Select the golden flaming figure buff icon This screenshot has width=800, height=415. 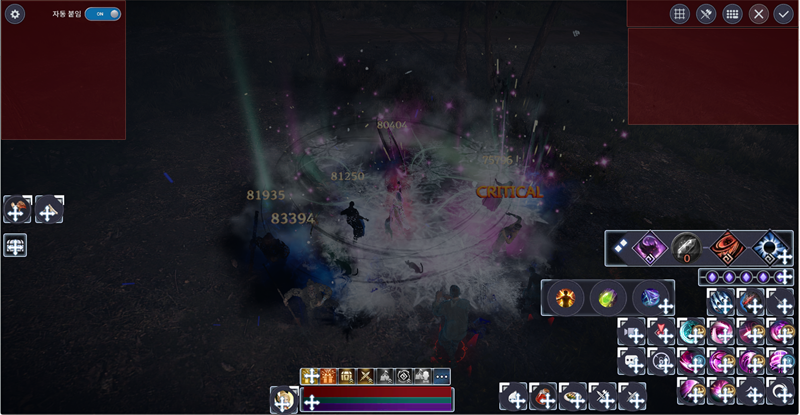[566, 298]
